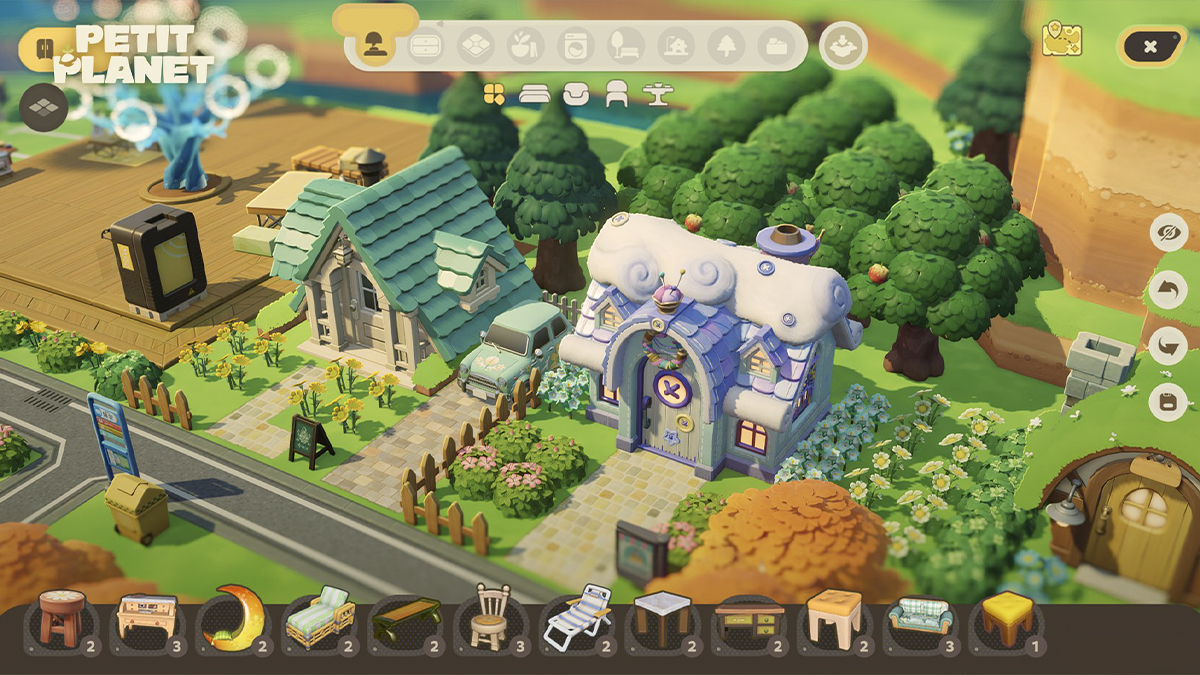Select the wooden spindle-back chair slot
This screenshot has width=1200, height=675.
[490, 620]
